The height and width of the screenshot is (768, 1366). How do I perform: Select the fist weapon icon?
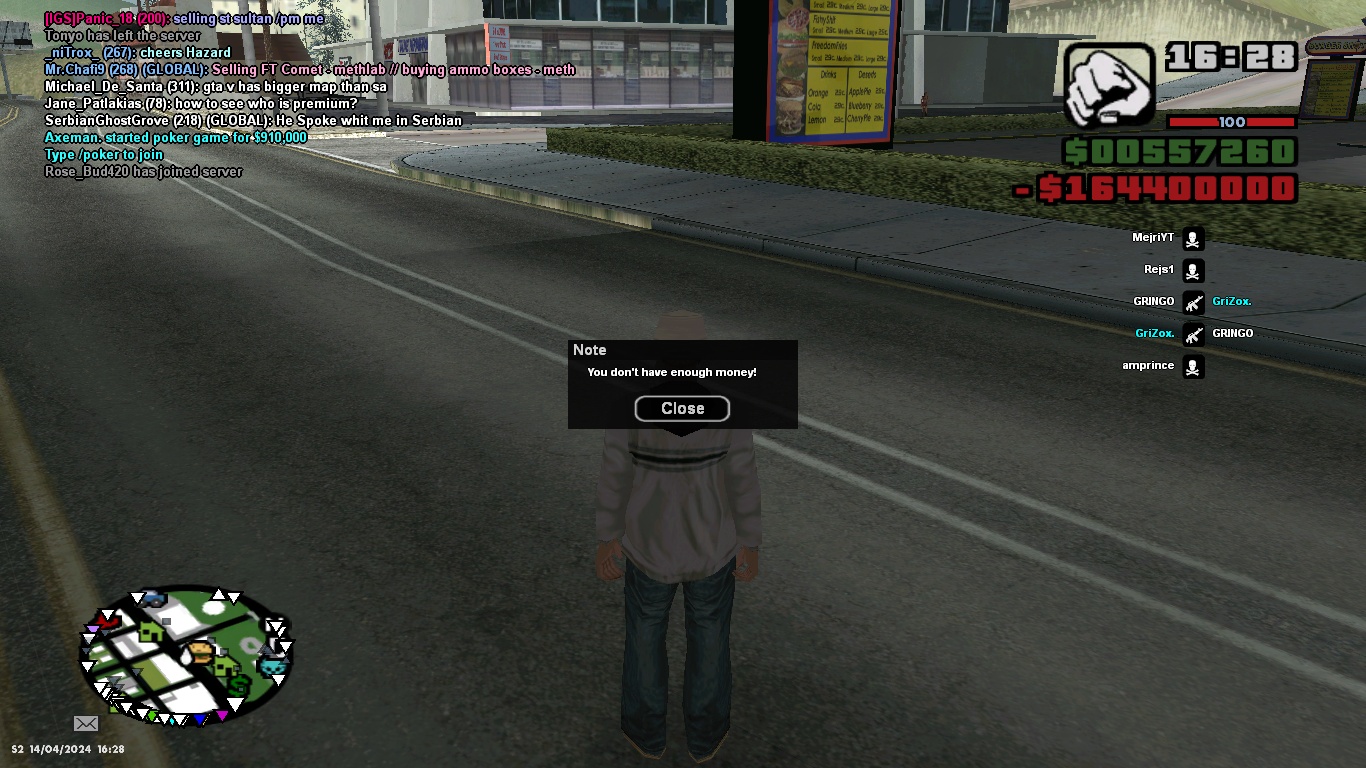[1108, 84]
